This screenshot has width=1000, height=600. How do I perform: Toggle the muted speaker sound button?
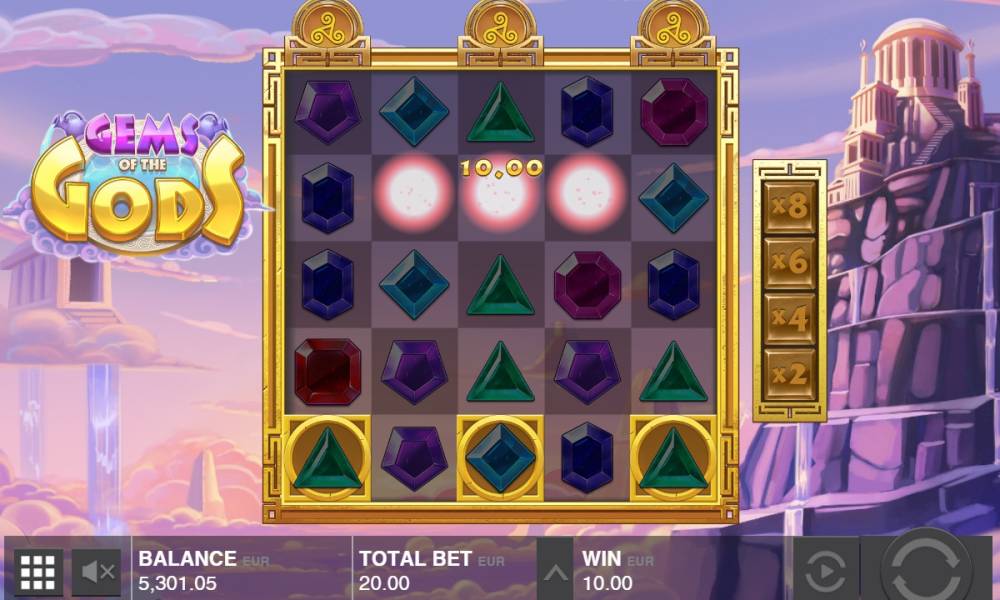click(x=97, y=572)
